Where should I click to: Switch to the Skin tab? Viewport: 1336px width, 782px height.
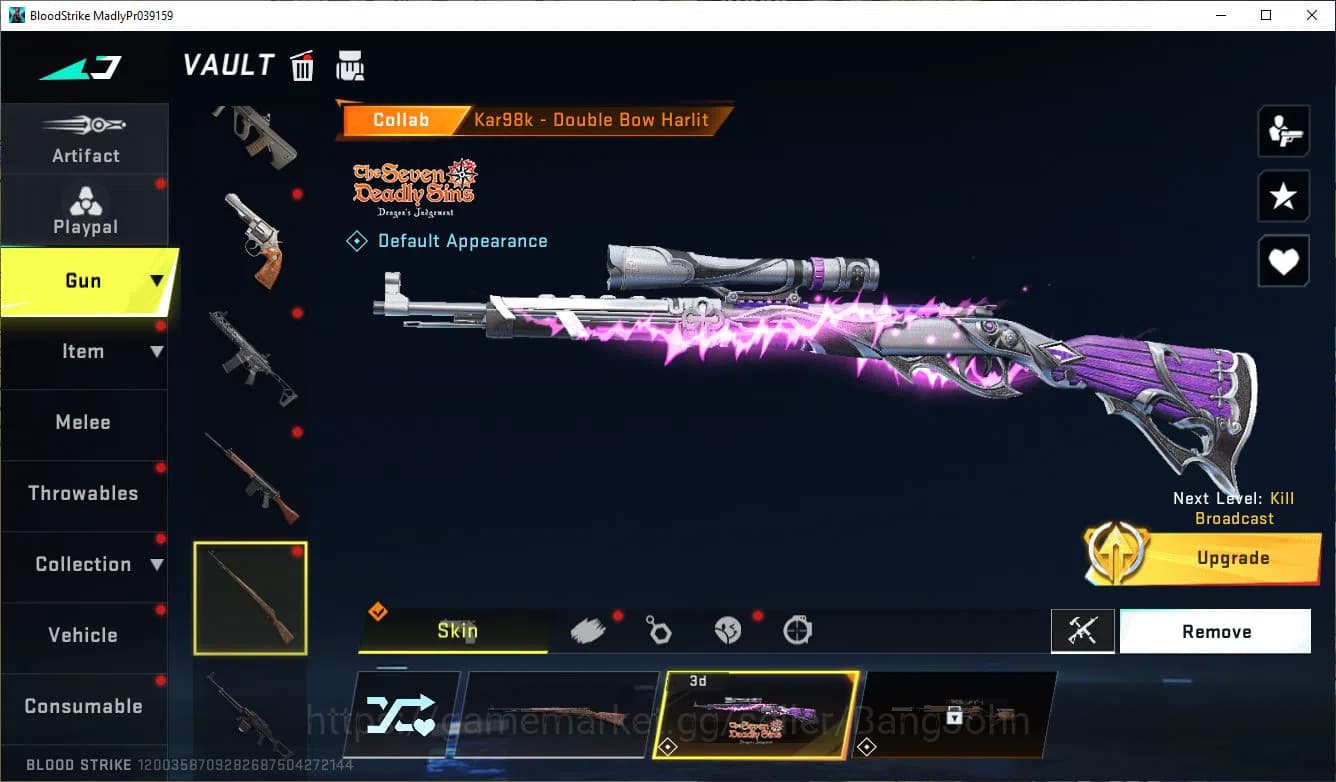click(x=455, y=631)
